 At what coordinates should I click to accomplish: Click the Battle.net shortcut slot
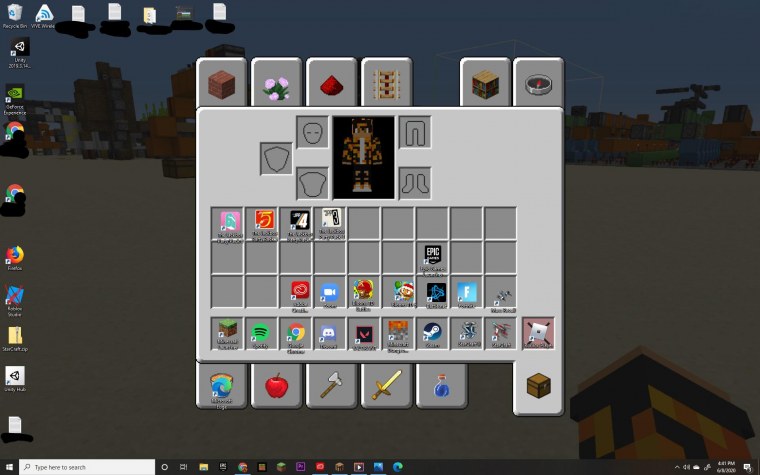432,292
